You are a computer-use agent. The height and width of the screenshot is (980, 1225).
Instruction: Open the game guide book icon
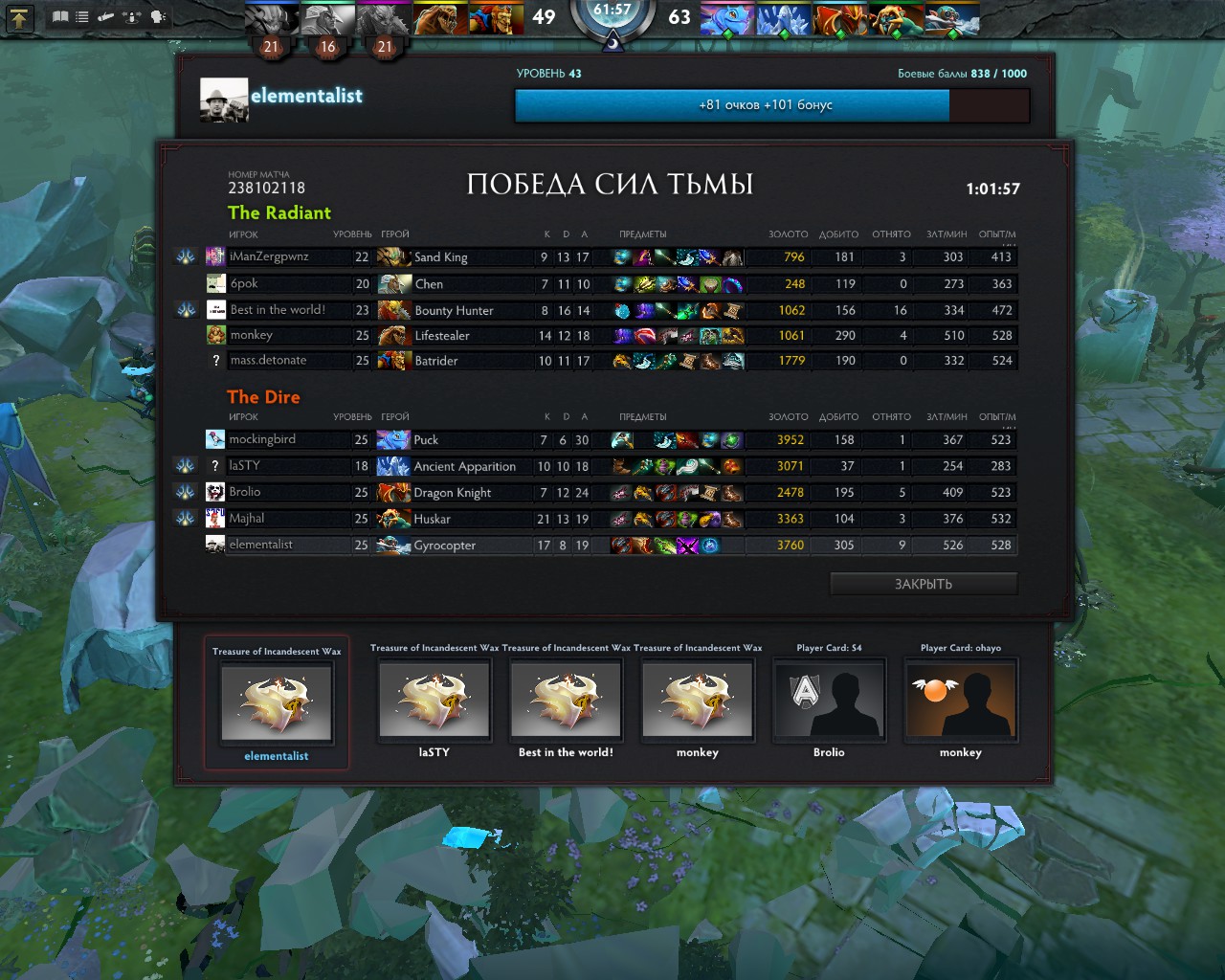pyautogui.click(x=60, y=16)
